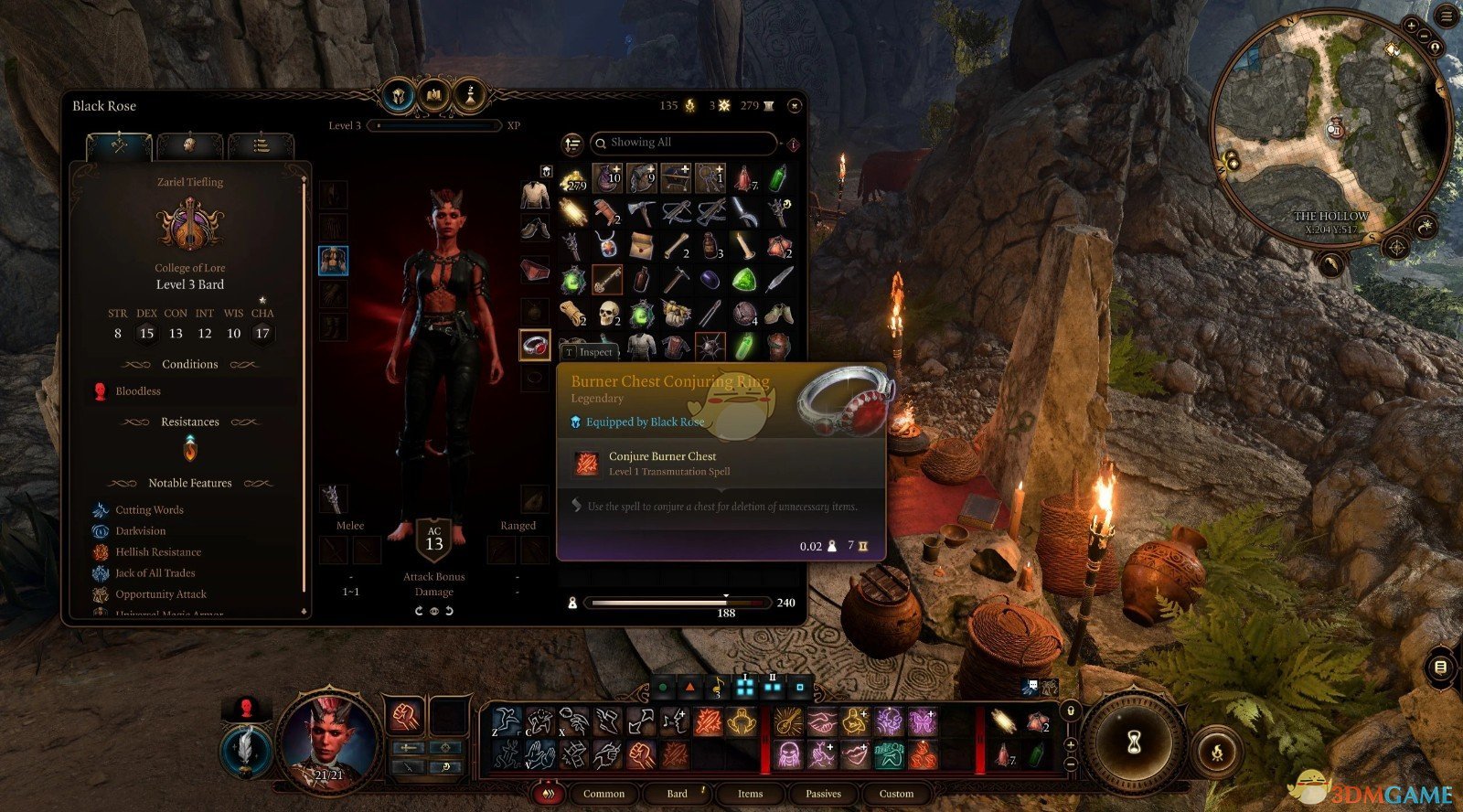Switch to the Bard hotbar tab
The height and width of the screenshot is (812, 1463).
[x=678, y=794]
